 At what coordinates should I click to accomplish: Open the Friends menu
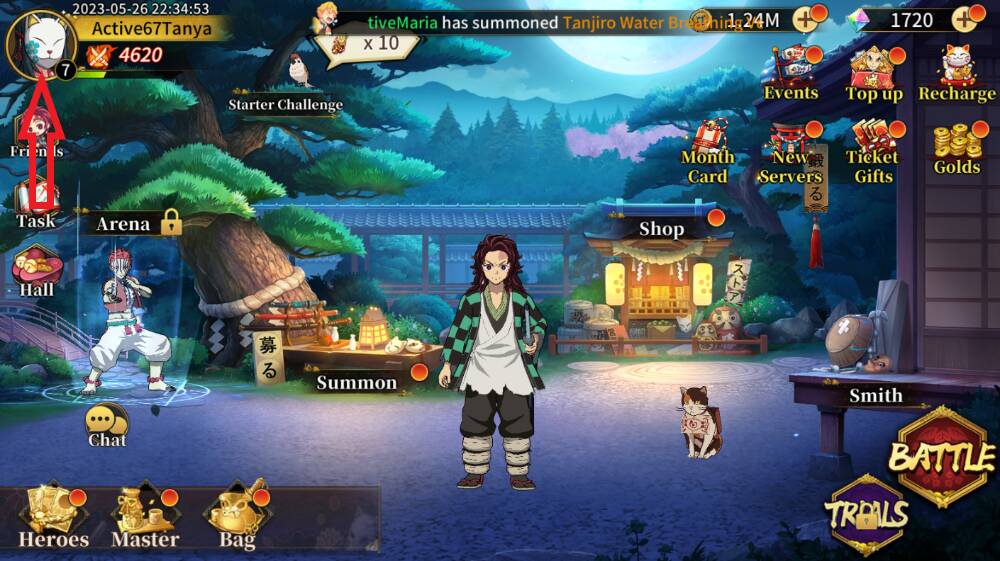point(37,135)
